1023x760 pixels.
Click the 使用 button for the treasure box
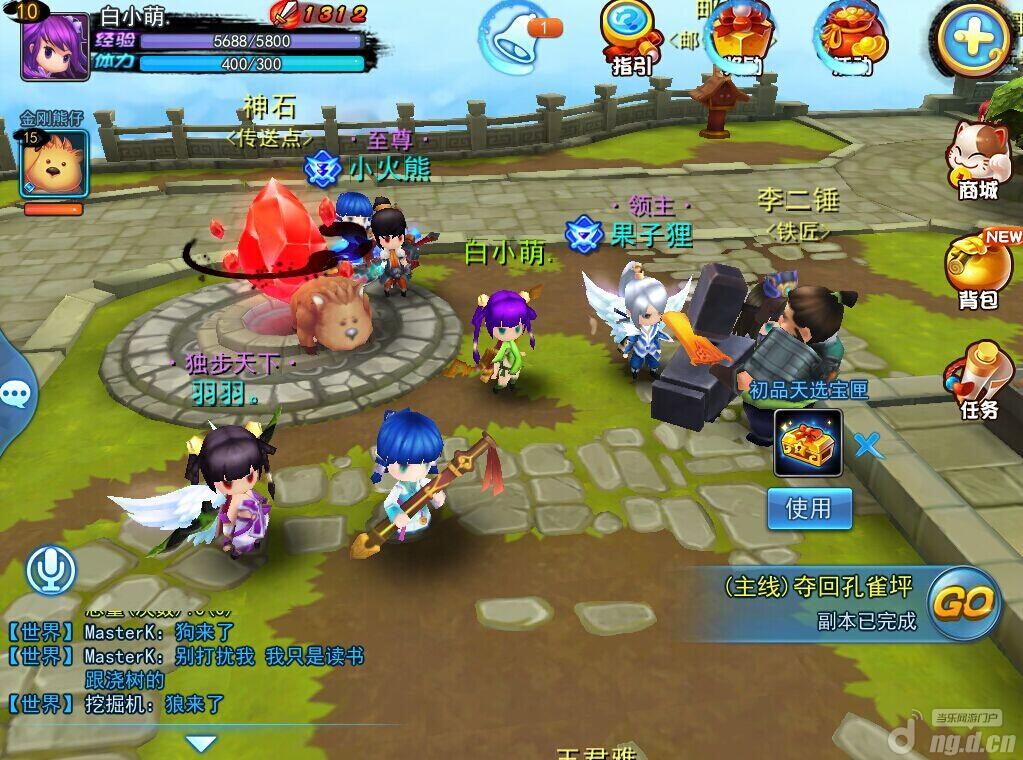(x=809, y=509)
